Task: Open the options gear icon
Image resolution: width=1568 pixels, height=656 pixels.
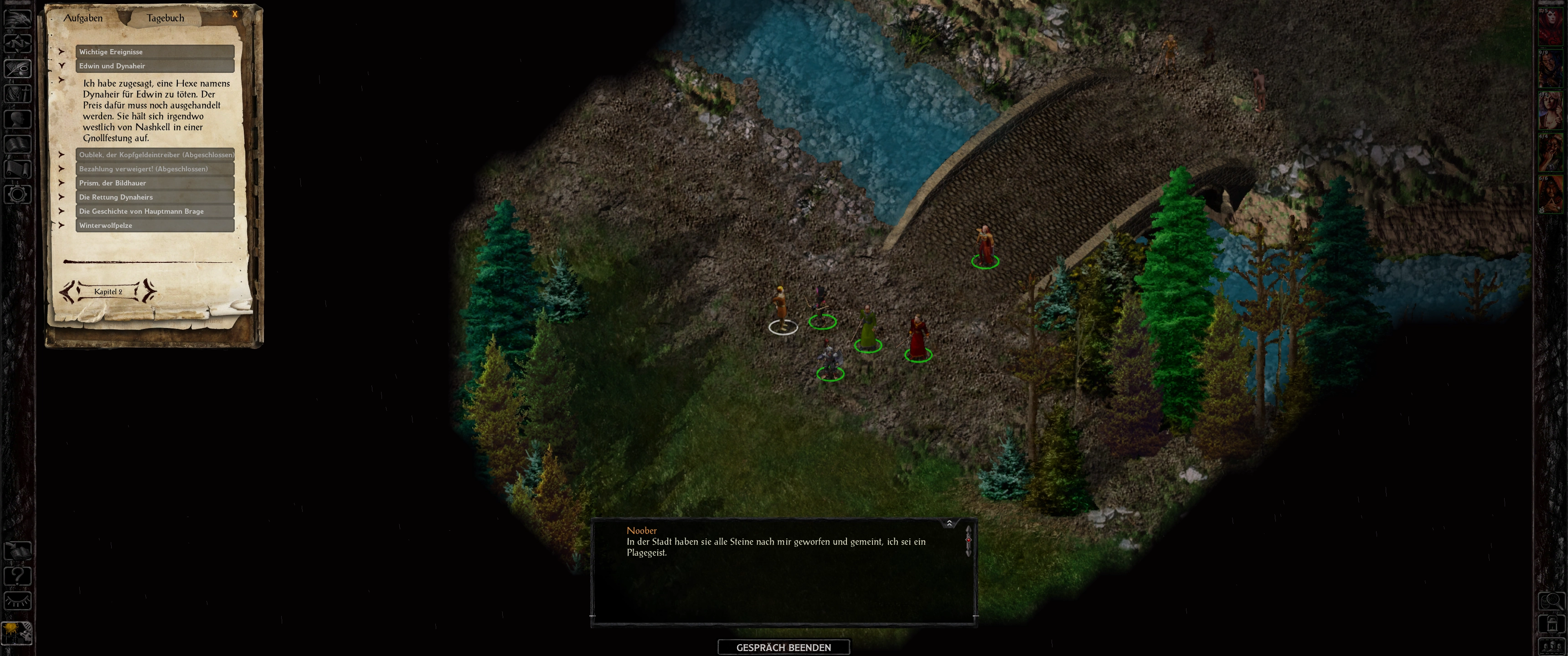Action: click(17, 195)
